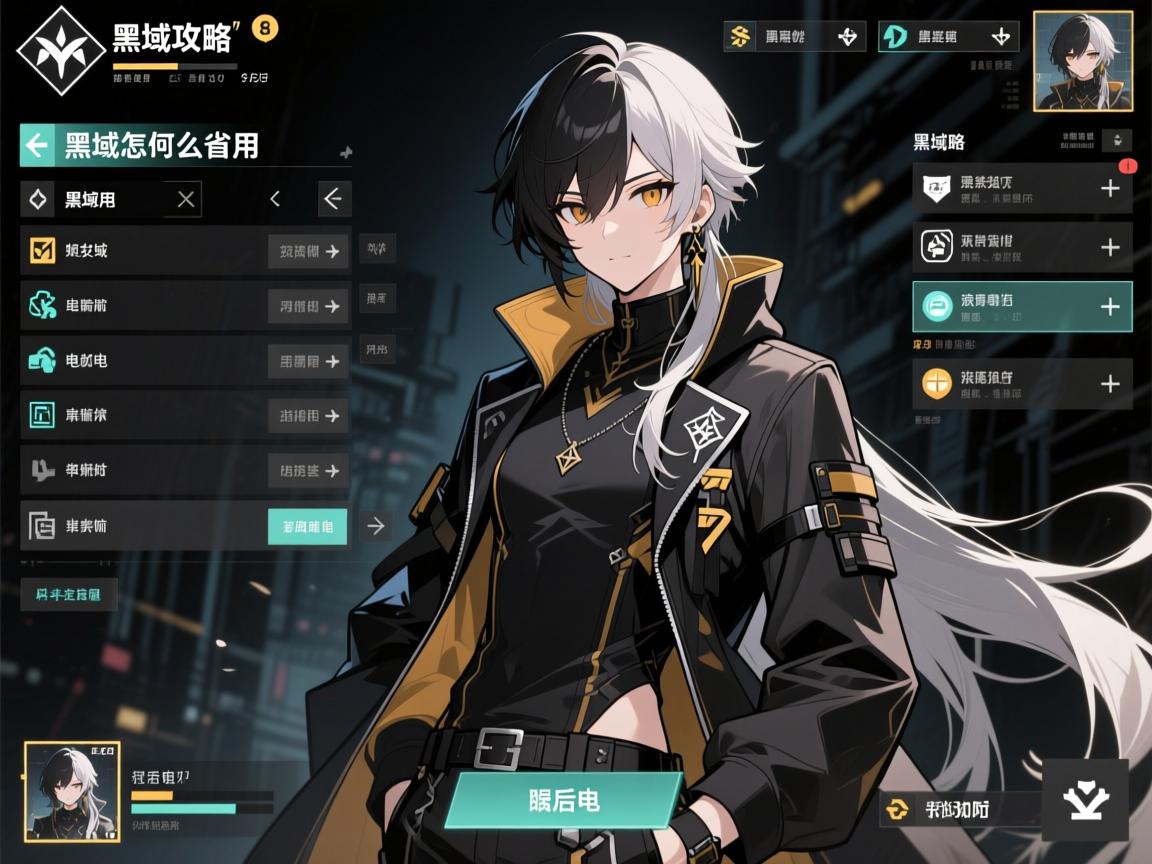
Task: Open the diamond emblem logo top-left
Action: [62, 50]
